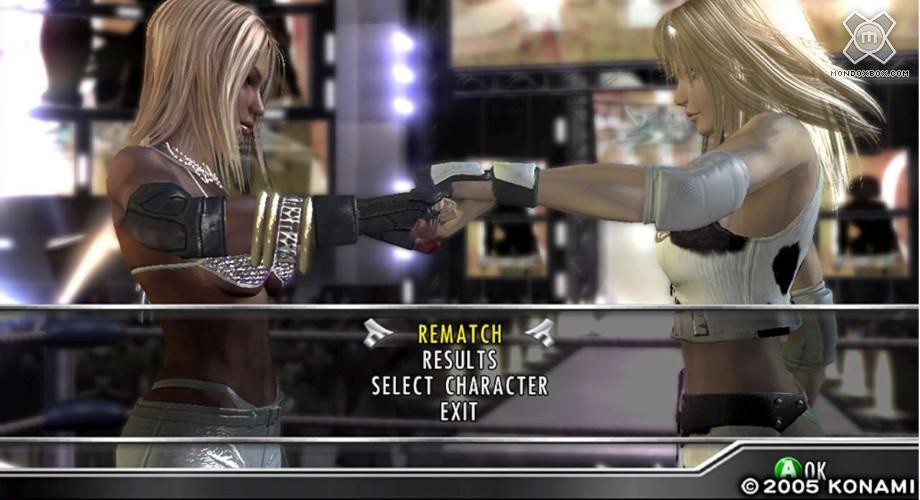Open the Results screen
Image resolution: width=920 pixels, height=500 pixels.
(x=459, y=359)
